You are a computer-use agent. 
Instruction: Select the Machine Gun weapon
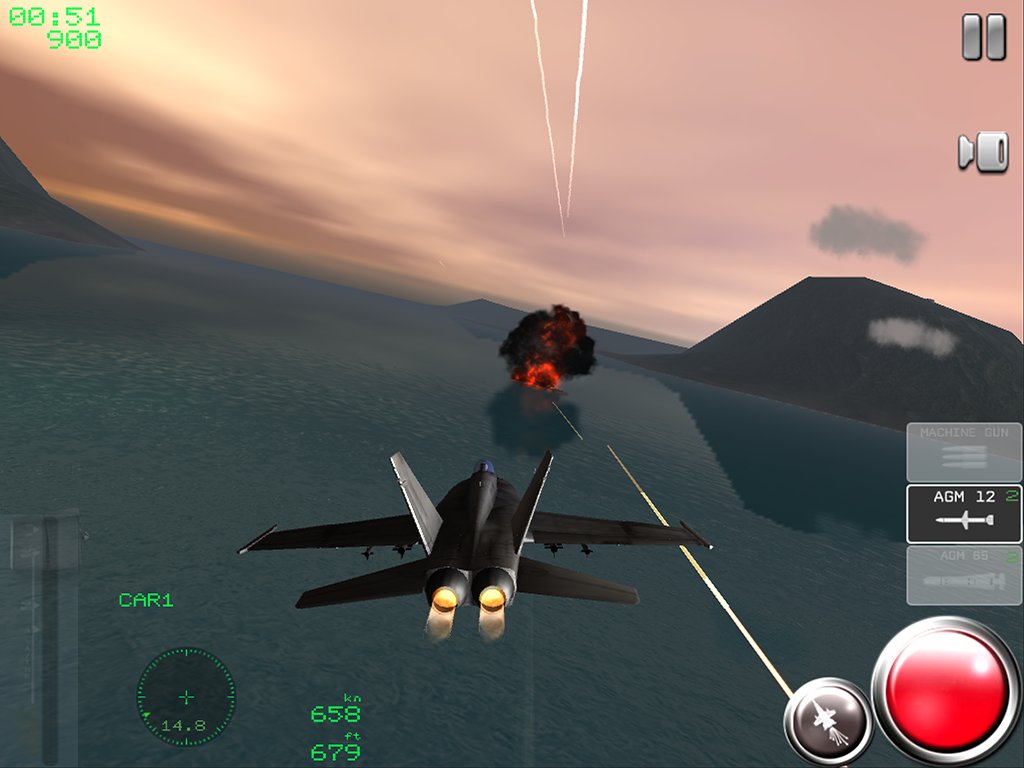click(964, 452)
